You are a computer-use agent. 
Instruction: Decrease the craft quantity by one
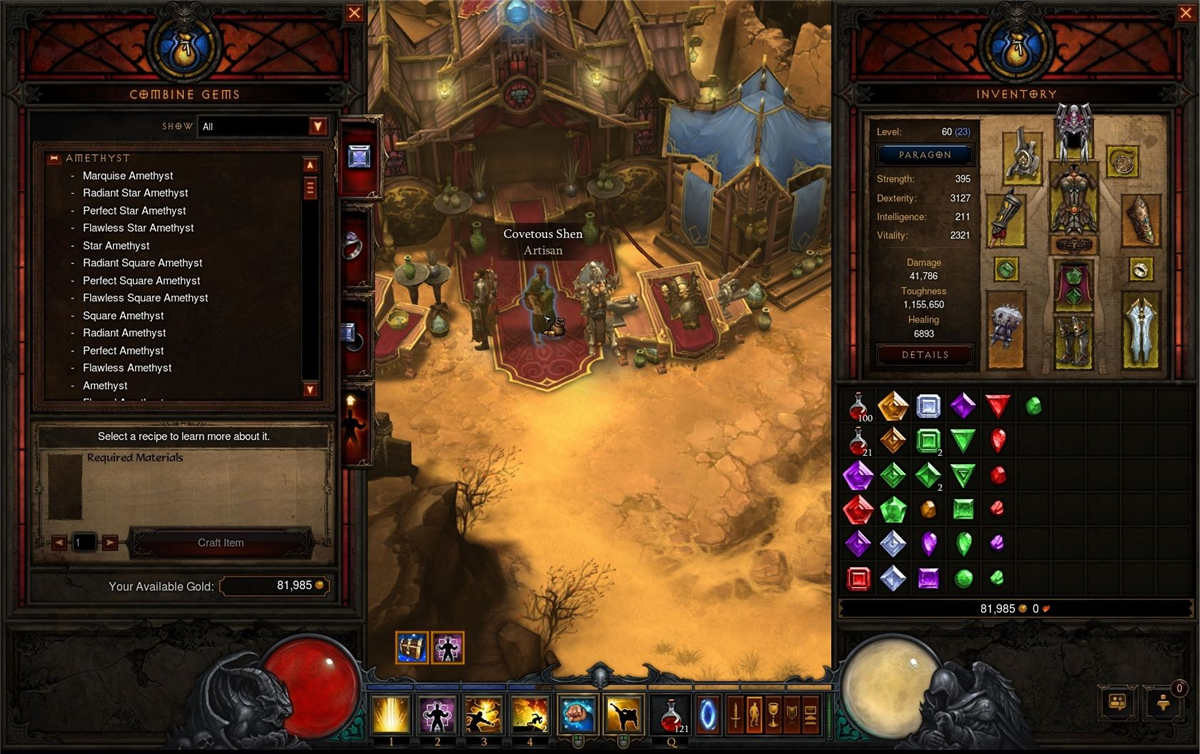click(59, 543)
